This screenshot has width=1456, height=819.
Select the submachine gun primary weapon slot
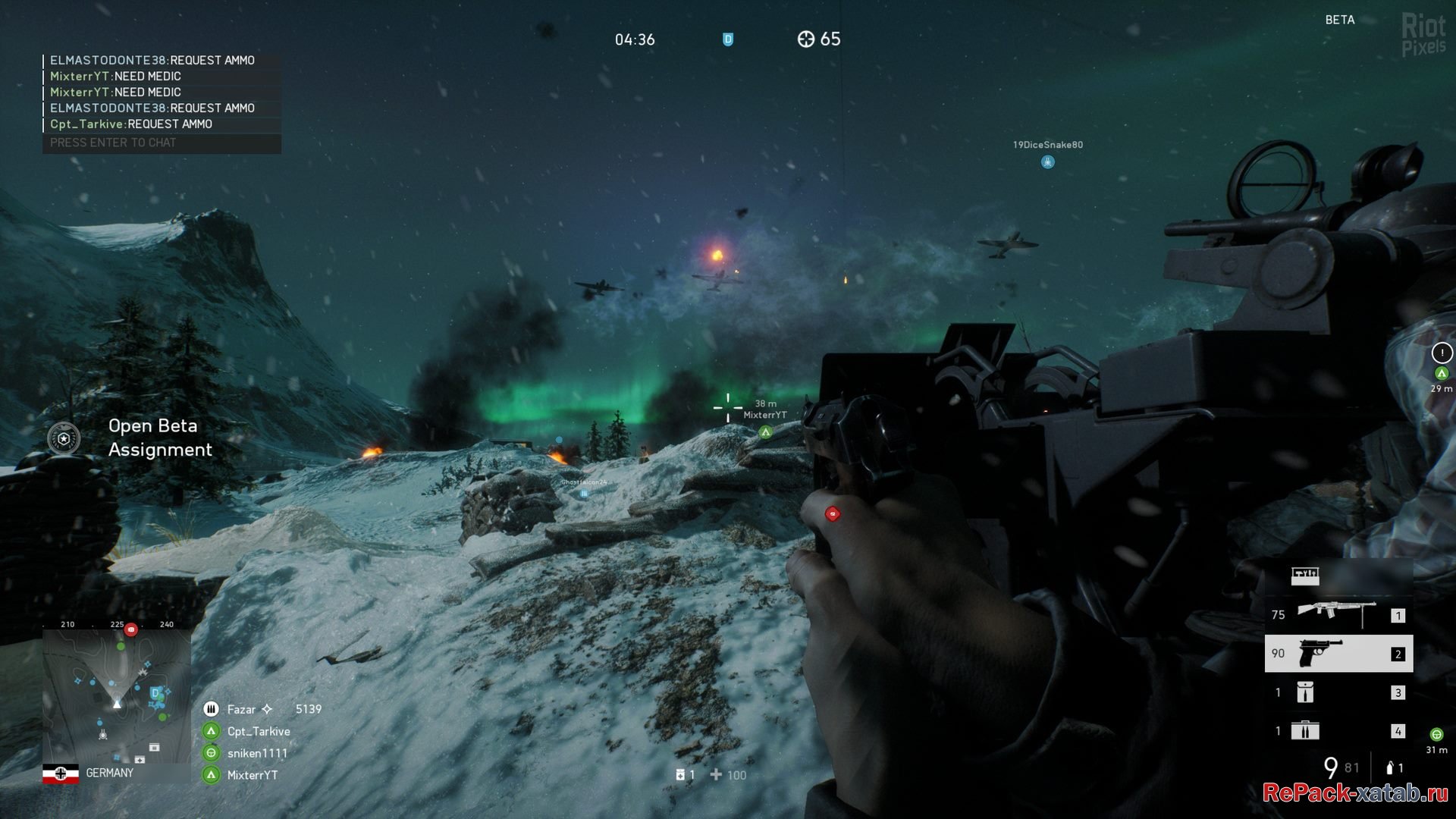click(x=1338, y=615)
